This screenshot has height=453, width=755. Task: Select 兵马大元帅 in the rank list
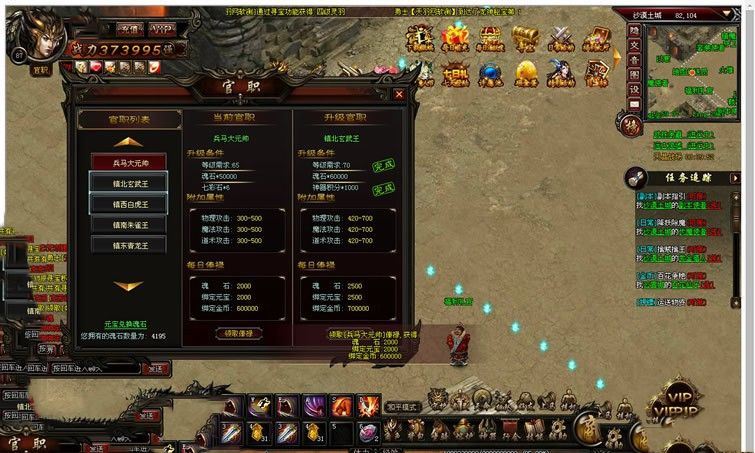[x=129, y=161]
